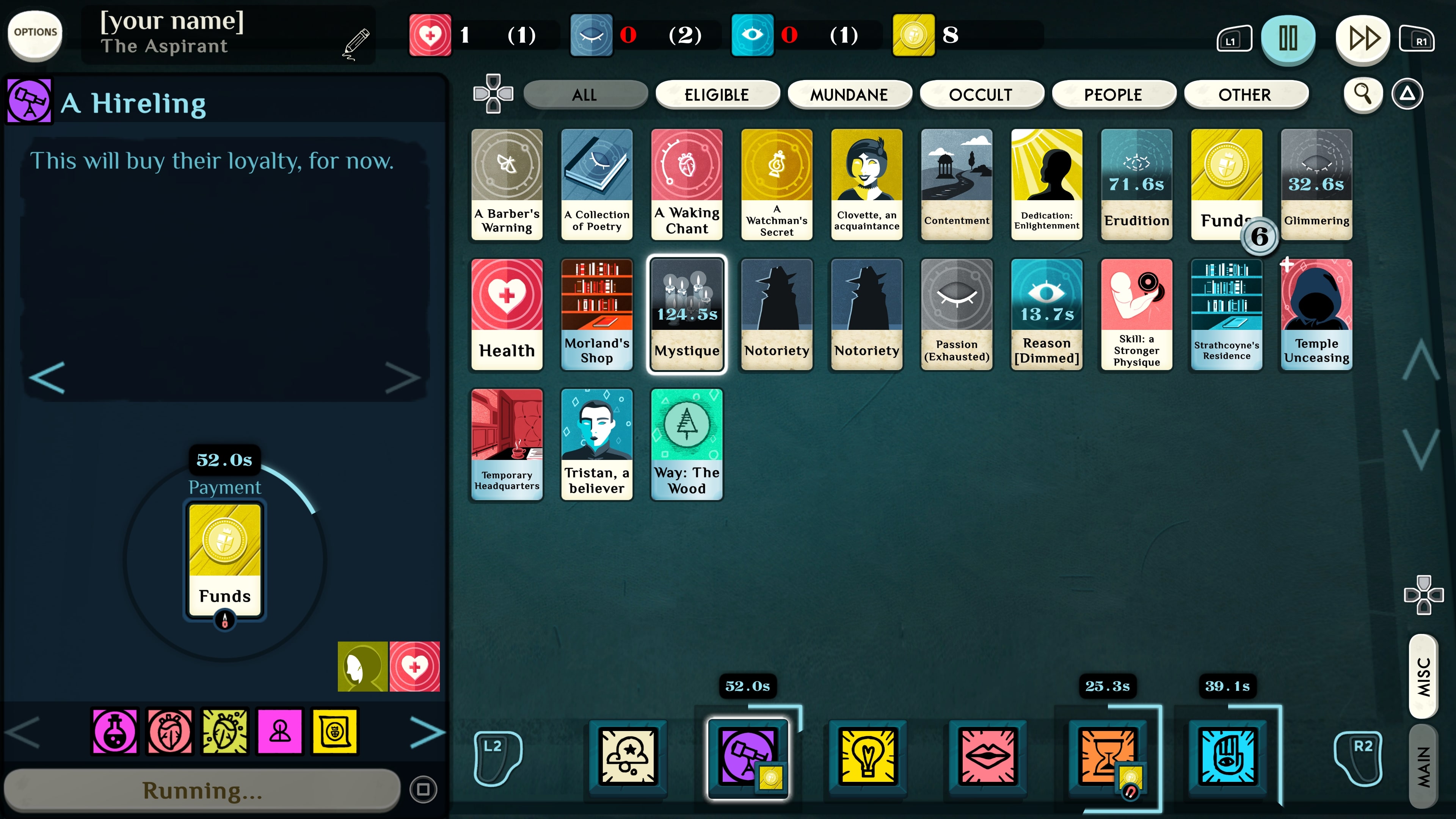Pause the game with the pause button
Screen dimensions: 1456x819
(1289, 38)
